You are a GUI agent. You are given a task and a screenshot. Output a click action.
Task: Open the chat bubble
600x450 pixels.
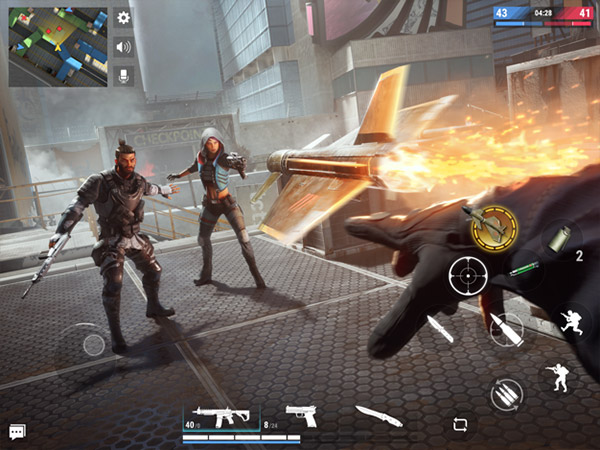point(17,431)
